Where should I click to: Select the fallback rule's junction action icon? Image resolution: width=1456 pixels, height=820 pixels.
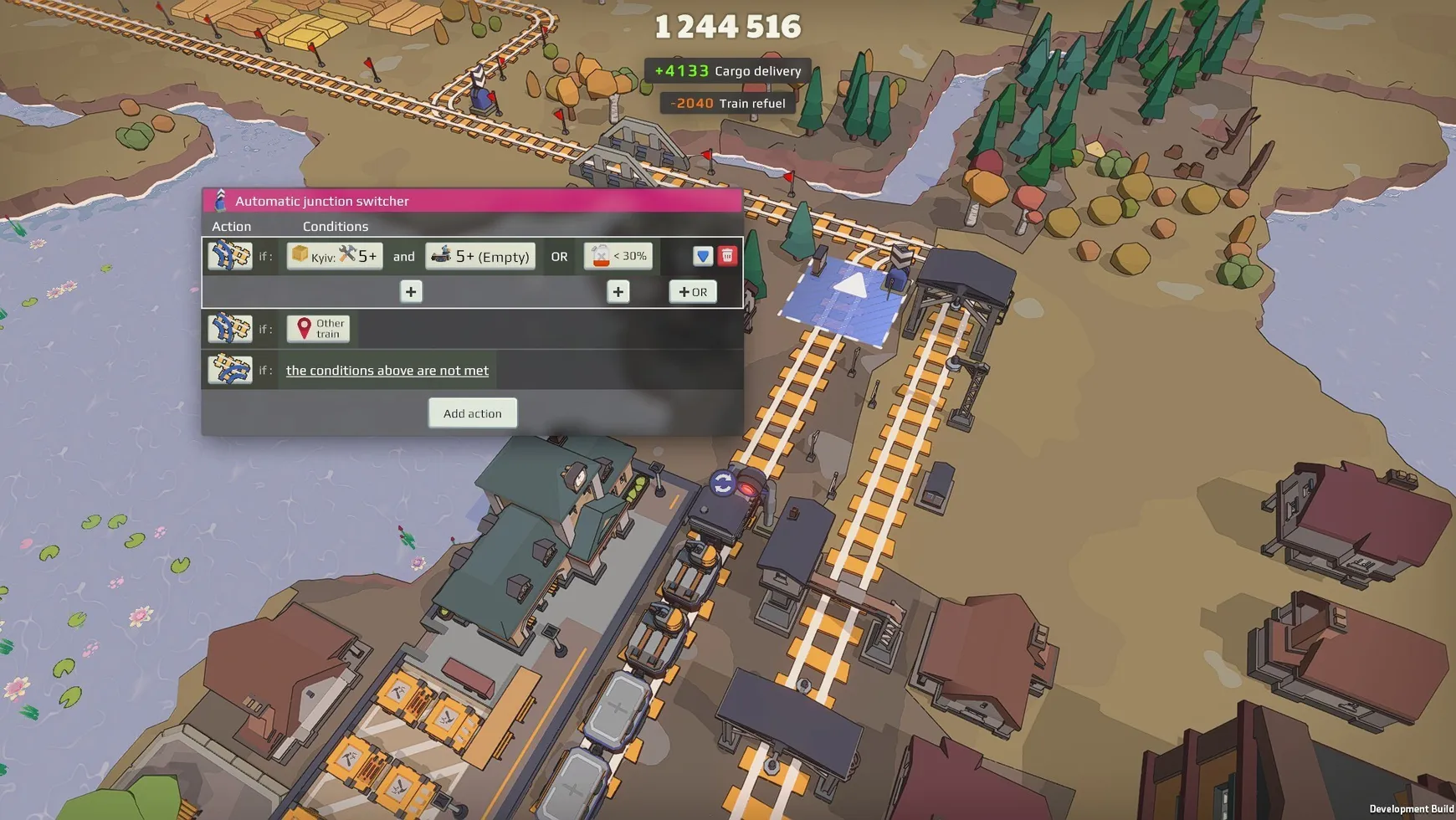click(x=230, y=369)
